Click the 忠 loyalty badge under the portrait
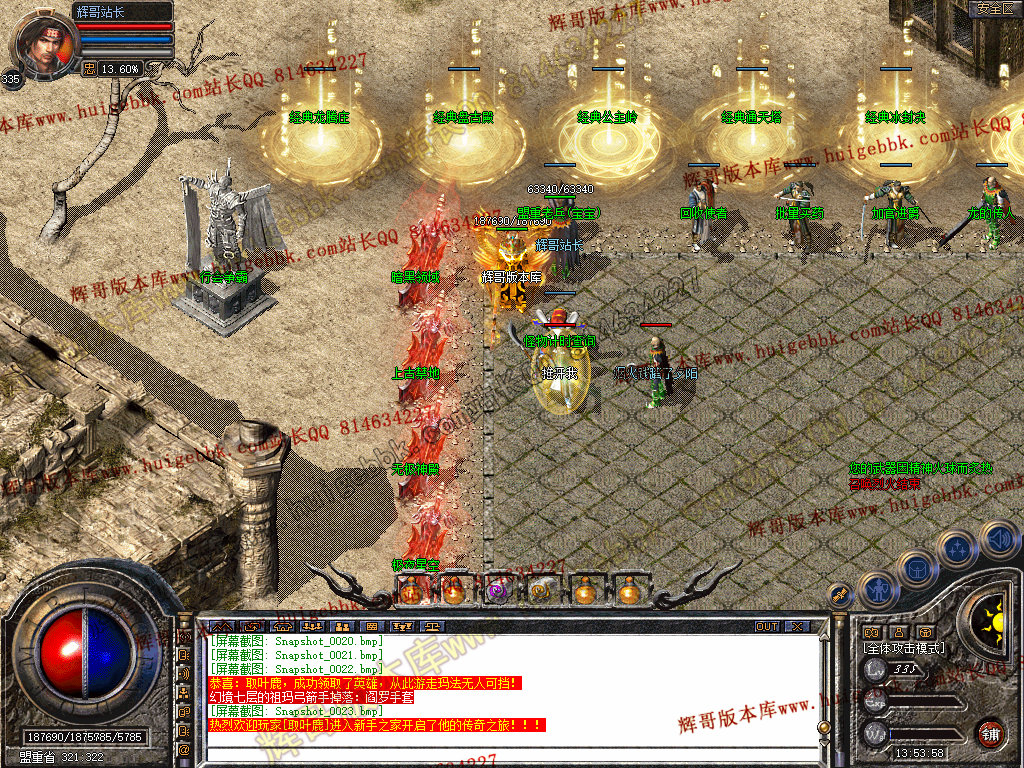The height and width of the screenshot is (768, 1024). (x=89, y=69)
